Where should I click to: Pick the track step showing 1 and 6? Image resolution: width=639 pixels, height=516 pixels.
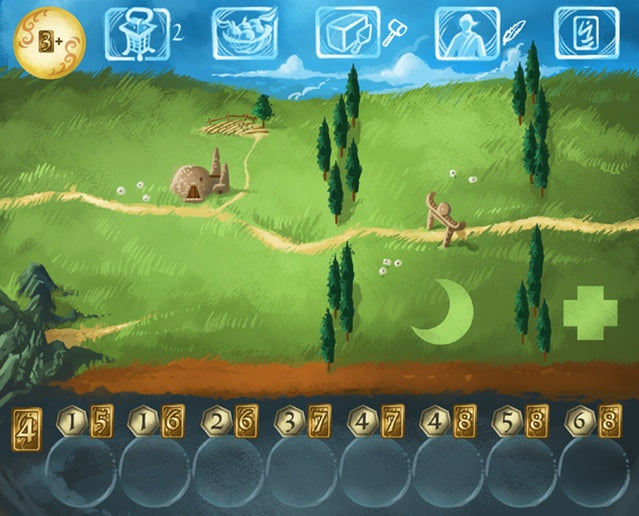(158, 423)
